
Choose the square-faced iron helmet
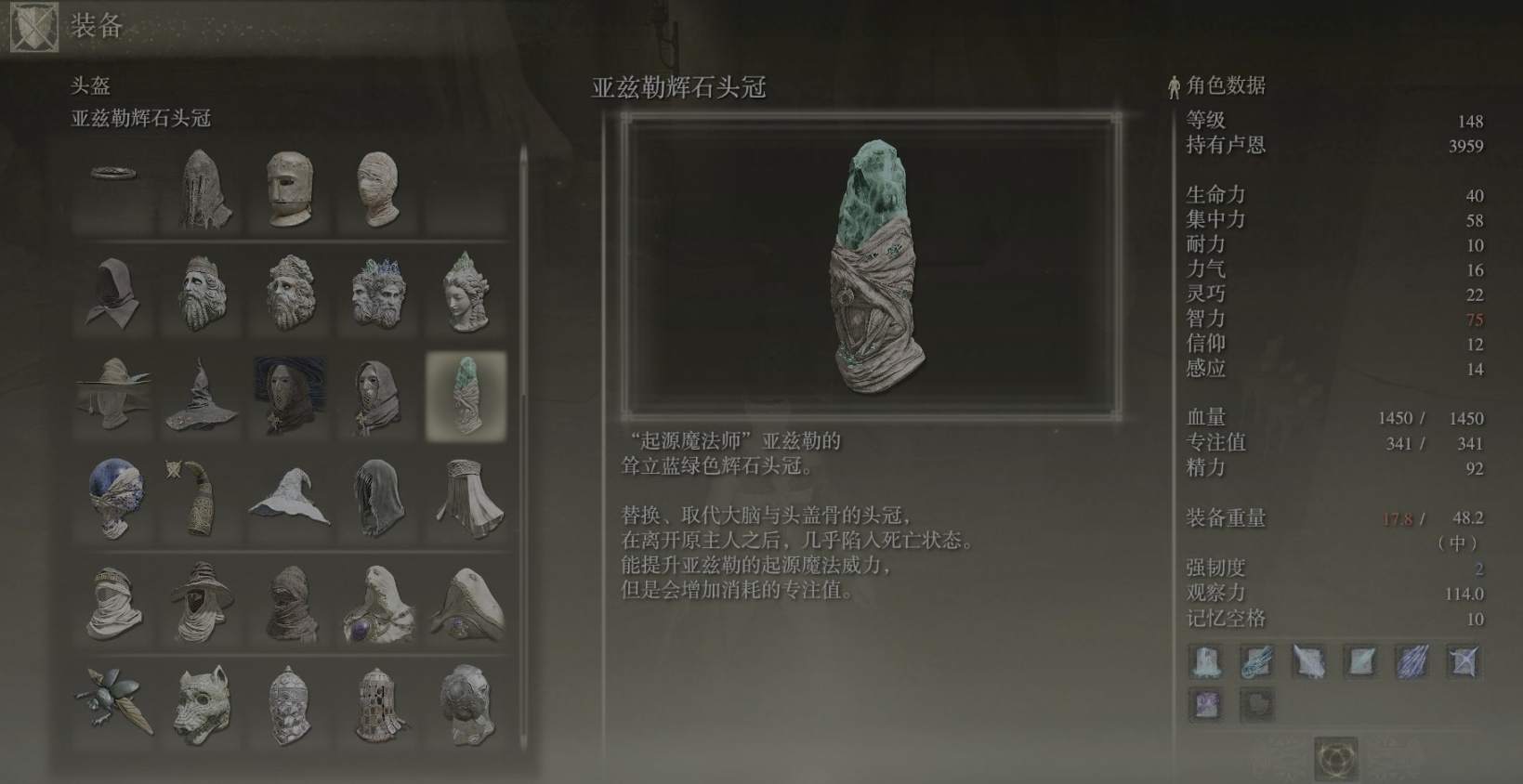tap(291, 186)
